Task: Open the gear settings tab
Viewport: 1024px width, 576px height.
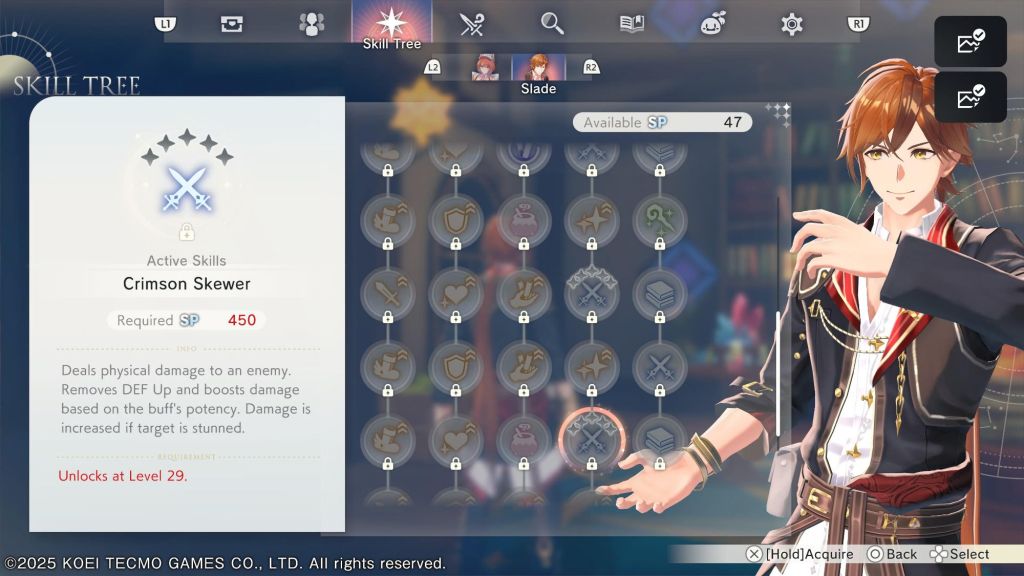Action: pyautogui.click(x=792, y=24)
